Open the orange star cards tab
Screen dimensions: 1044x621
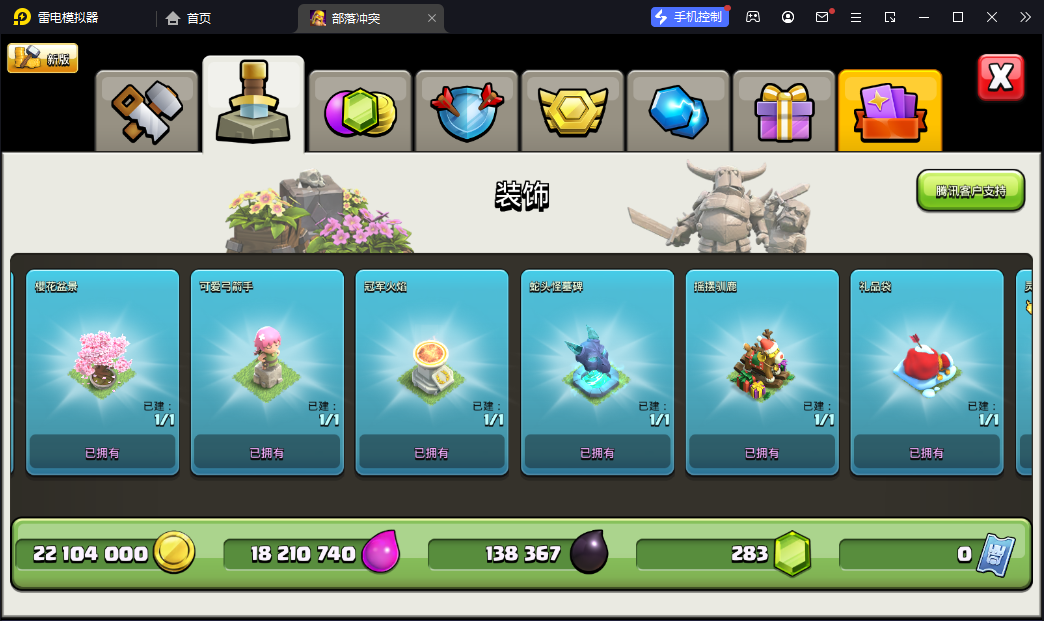click(x=890, y=110)
